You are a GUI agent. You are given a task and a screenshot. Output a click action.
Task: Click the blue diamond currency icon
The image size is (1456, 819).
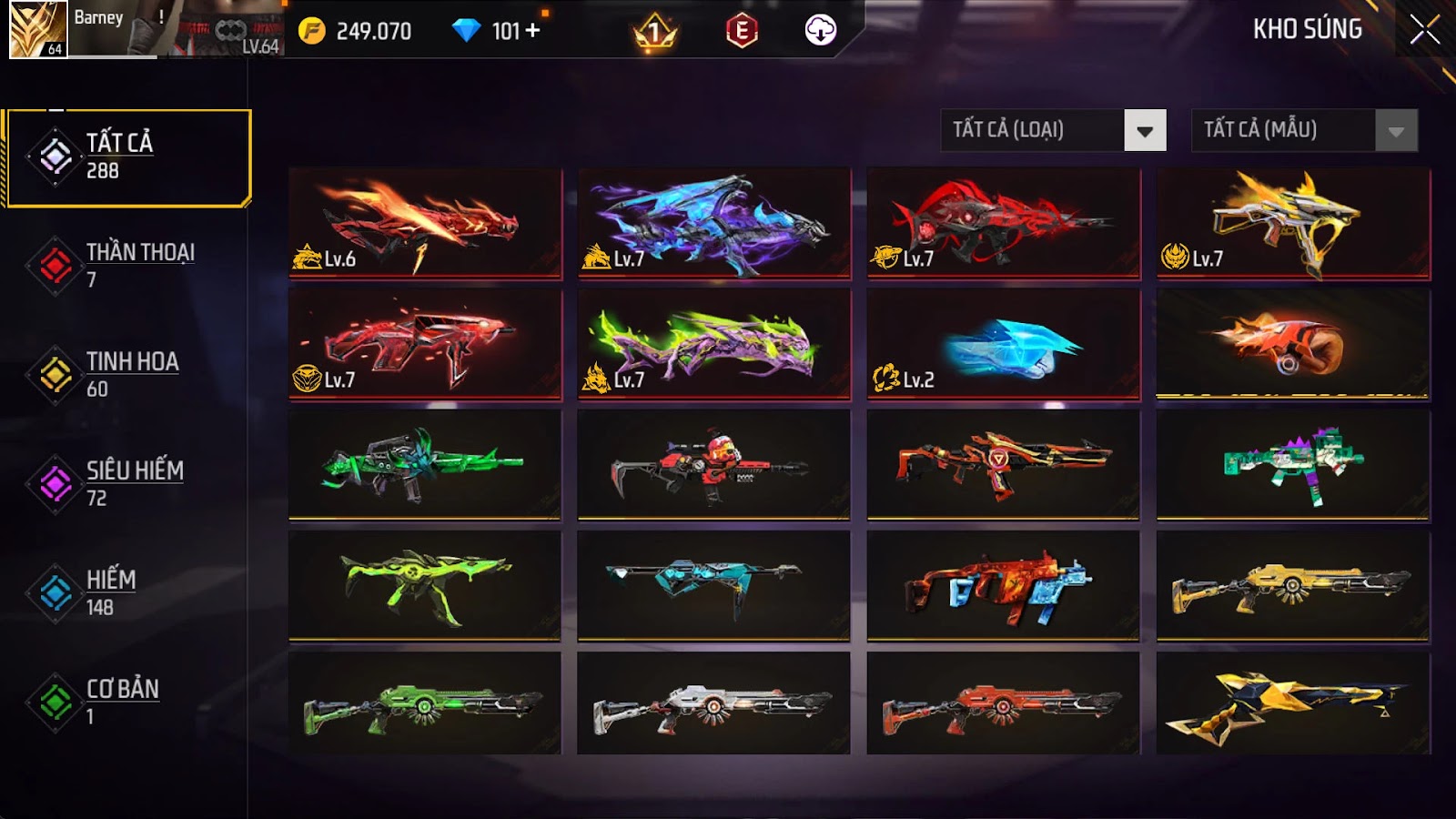pos(467,28)
